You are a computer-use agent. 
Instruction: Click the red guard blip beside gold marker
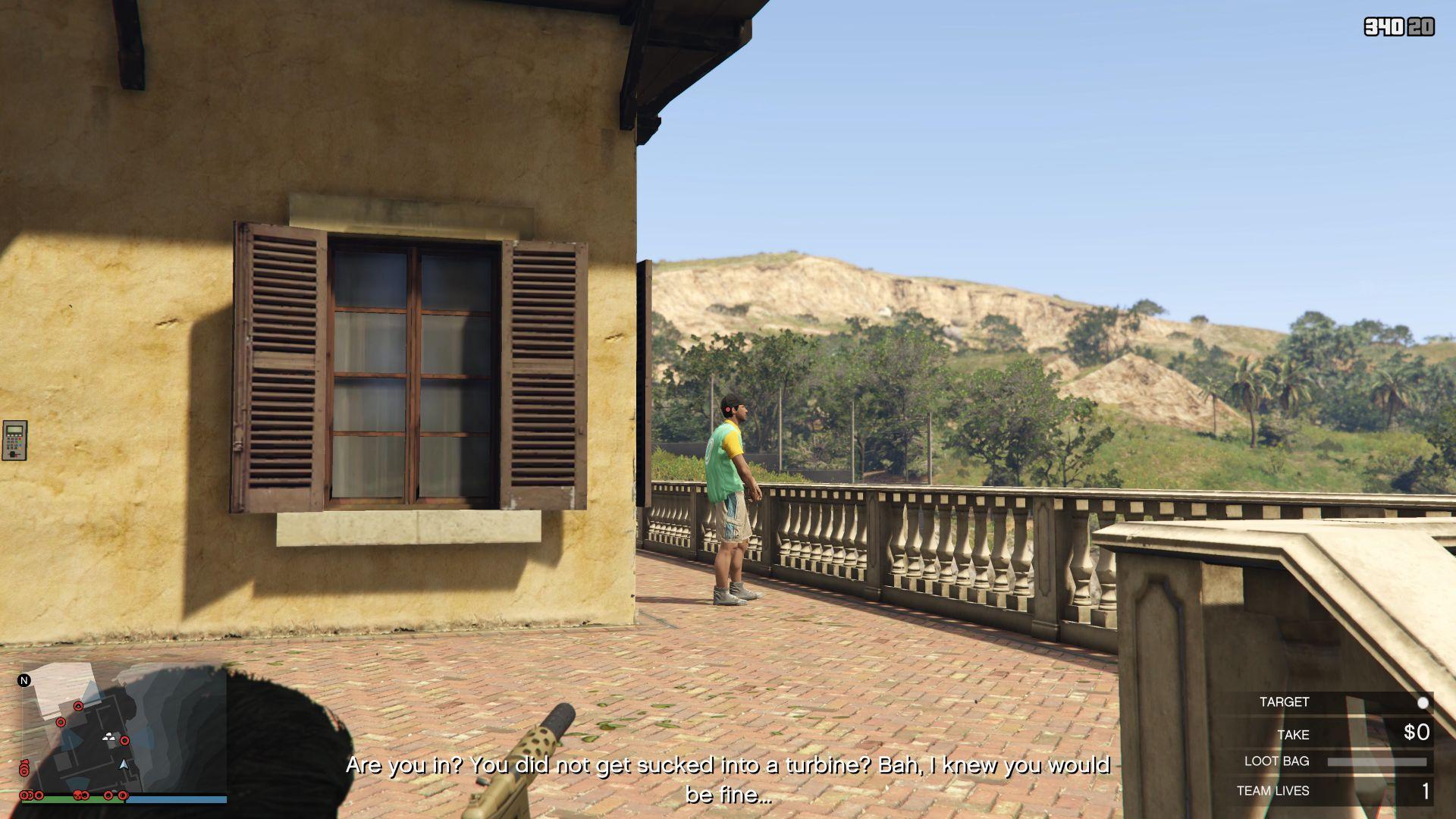125,741
